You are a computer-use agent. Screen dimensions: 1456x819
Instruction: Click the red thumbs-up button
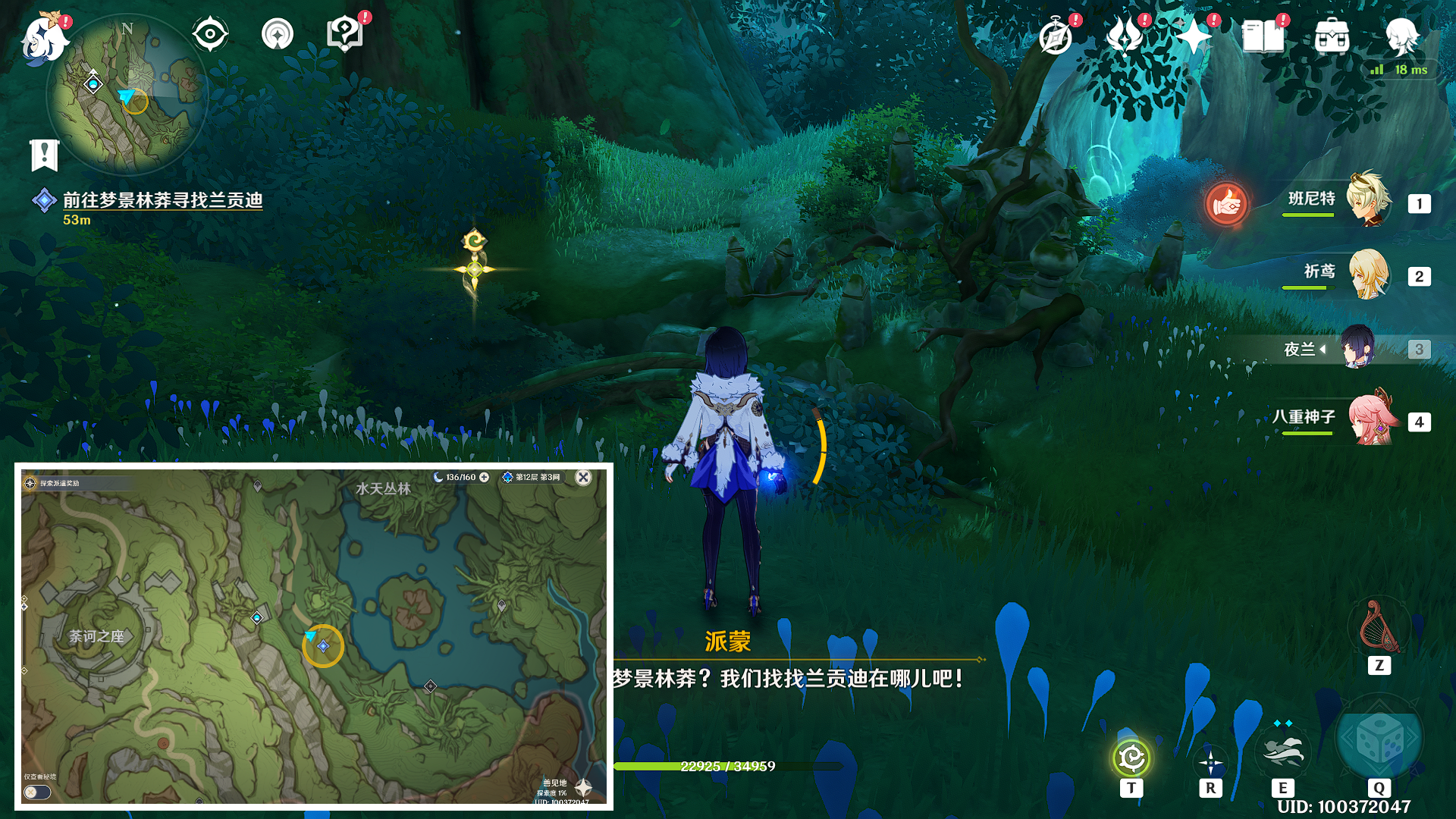click(1226, 203)
